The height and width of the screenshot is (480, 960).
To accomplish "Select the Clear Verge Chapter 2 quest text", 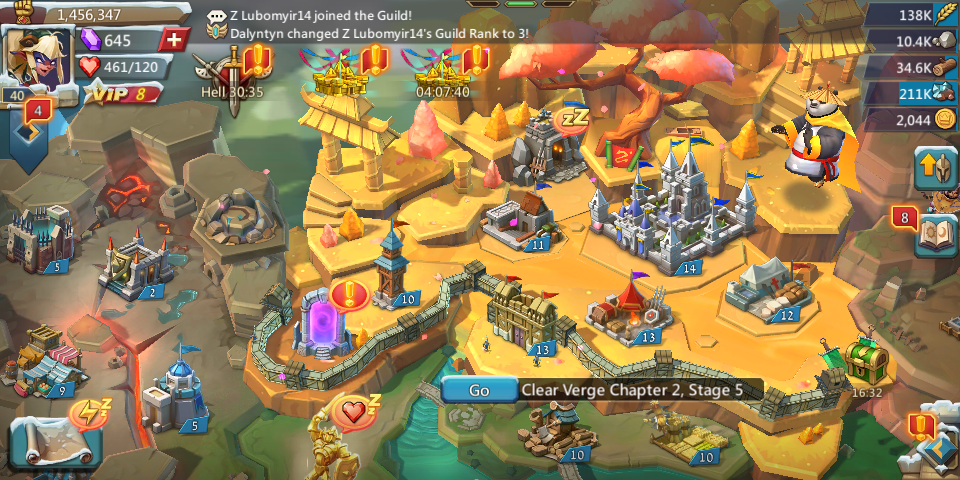I will pos(632,390).
